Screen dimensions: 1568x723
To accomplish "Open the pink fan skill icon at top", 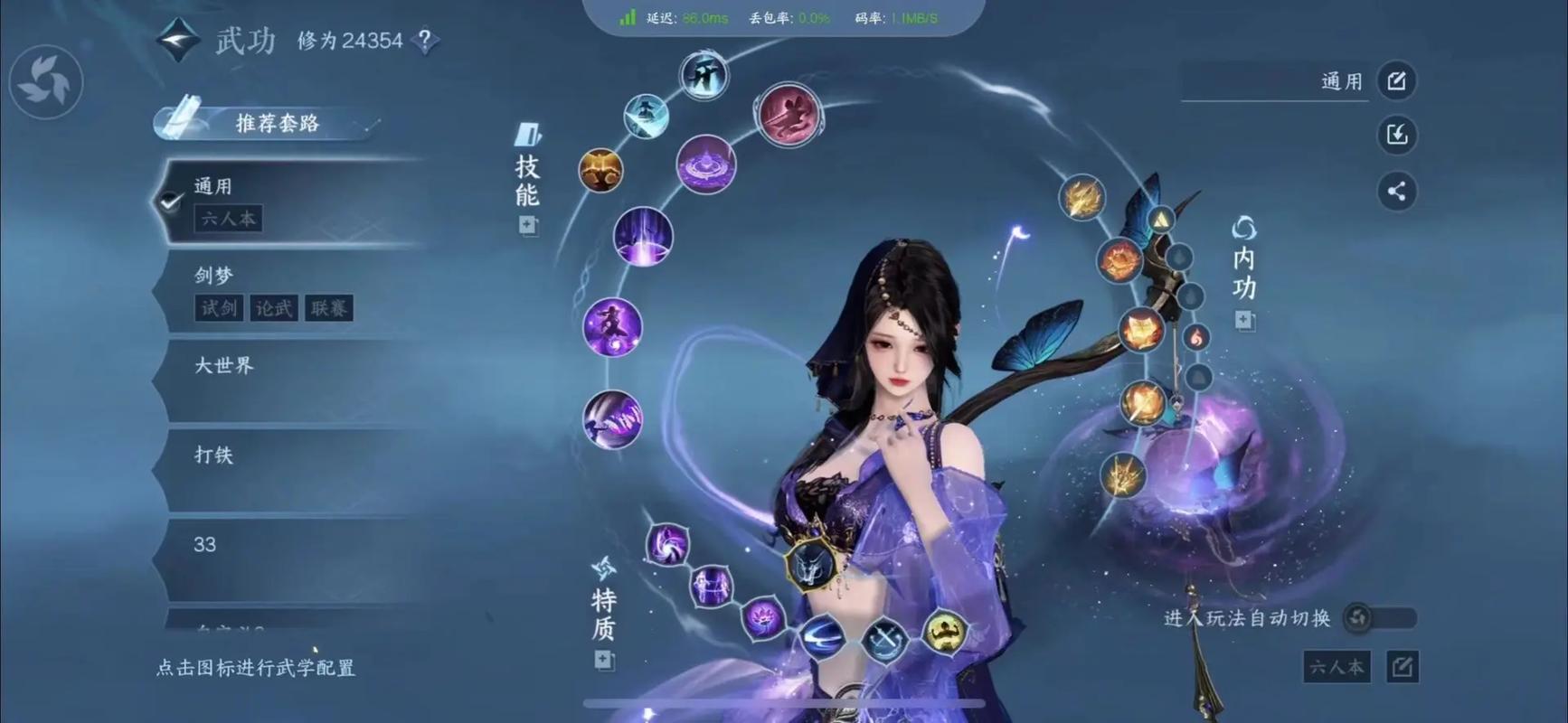I will 787,112.
